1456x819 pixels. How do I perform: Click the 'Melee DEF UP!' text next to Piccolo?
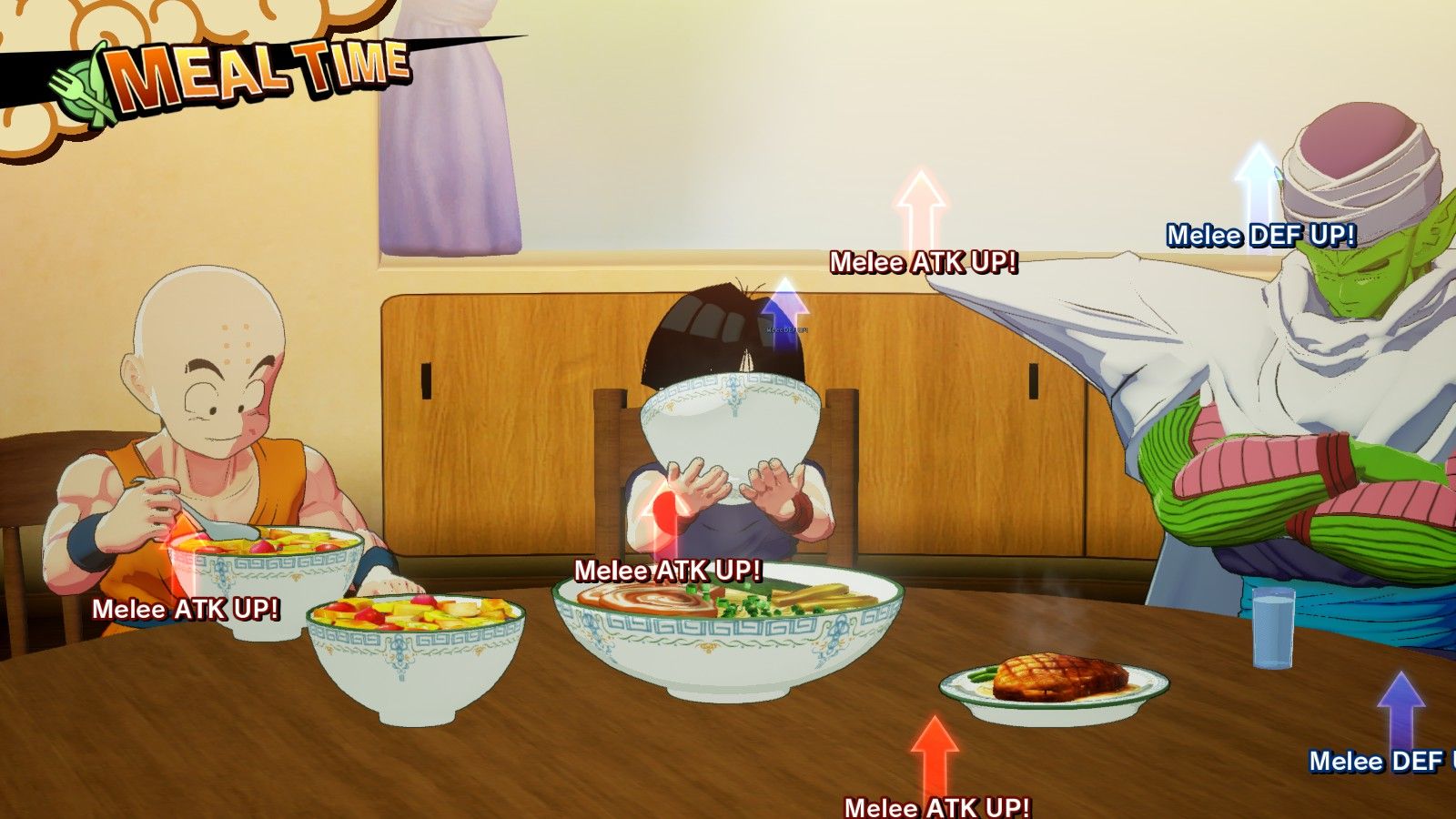pyautogui.click(x=1261, y=235)
